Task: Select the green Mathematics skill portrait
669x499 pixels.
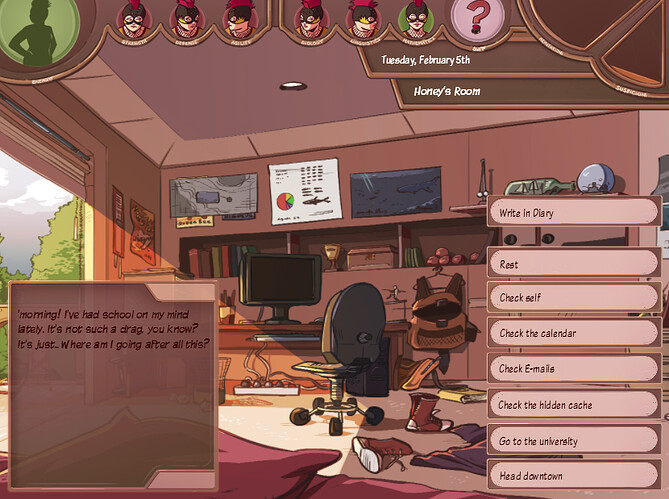Action: (x=415, y=19)
